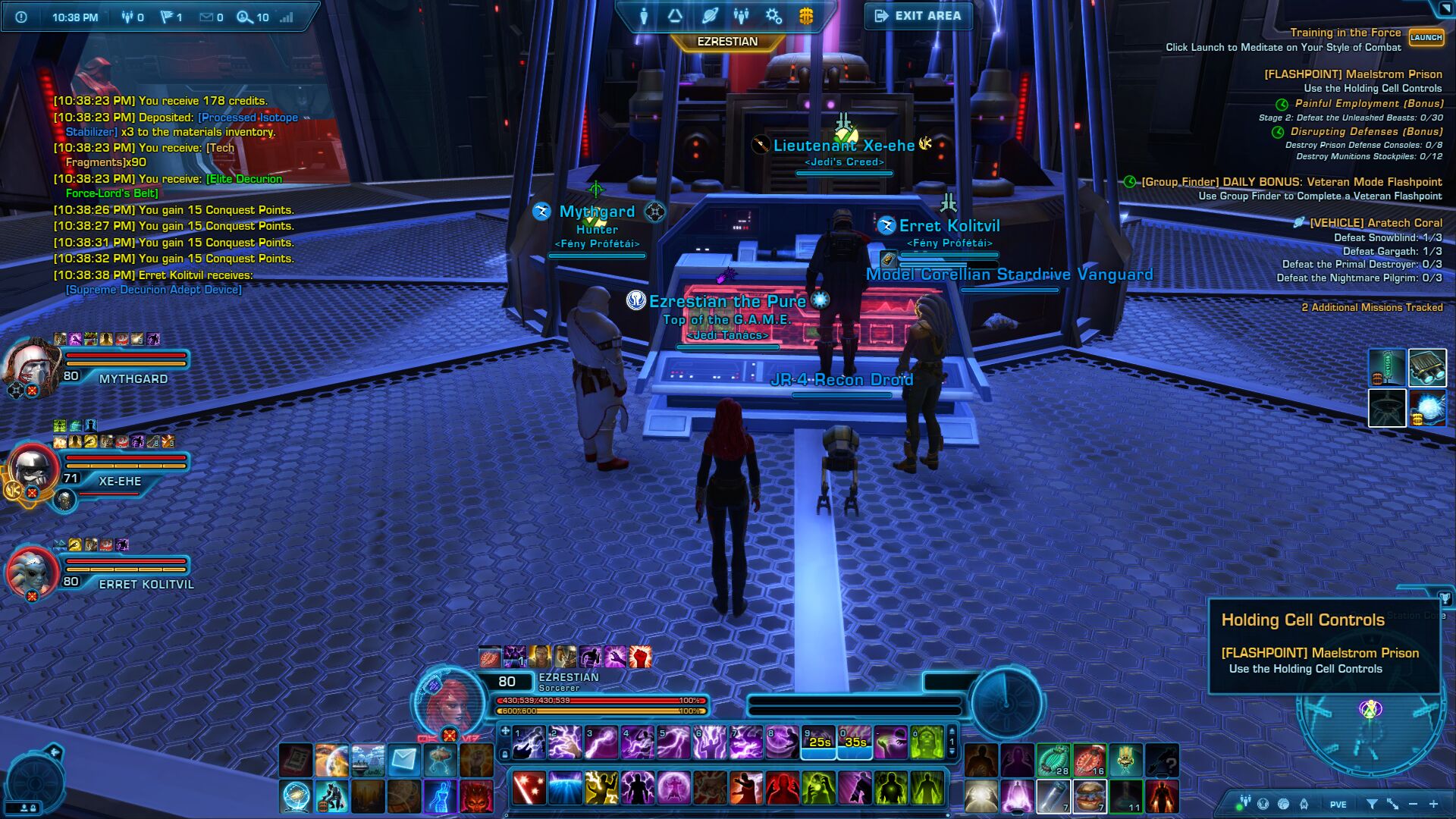Click the Supreme Decurion Adept Device chat link
Image resolution: width=1456 pixels, height=819 pixels.
click(x=154, y=290)
